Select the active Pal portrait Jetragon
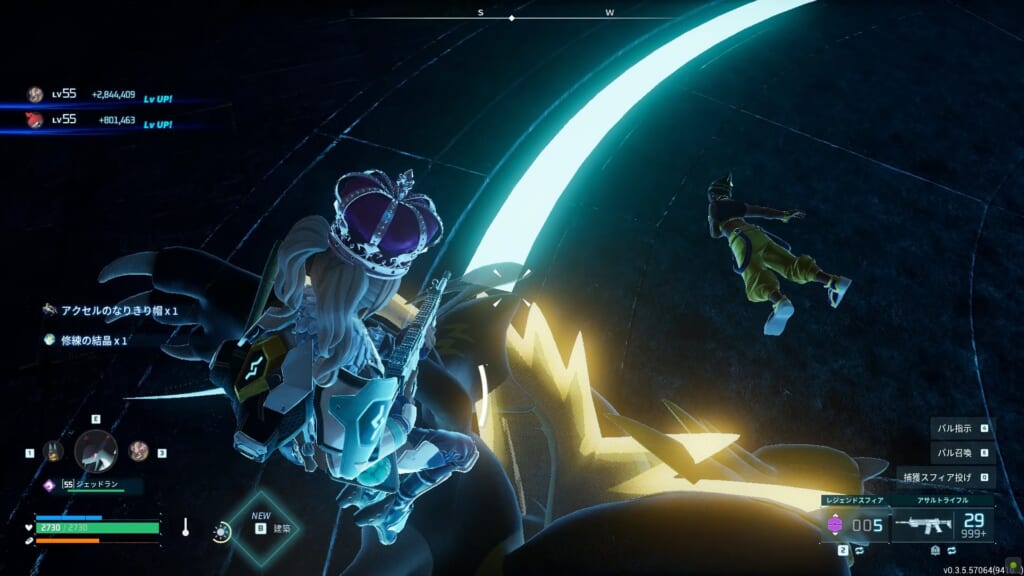This screenshot has height=576, width=1024. (x=96, y=451)
